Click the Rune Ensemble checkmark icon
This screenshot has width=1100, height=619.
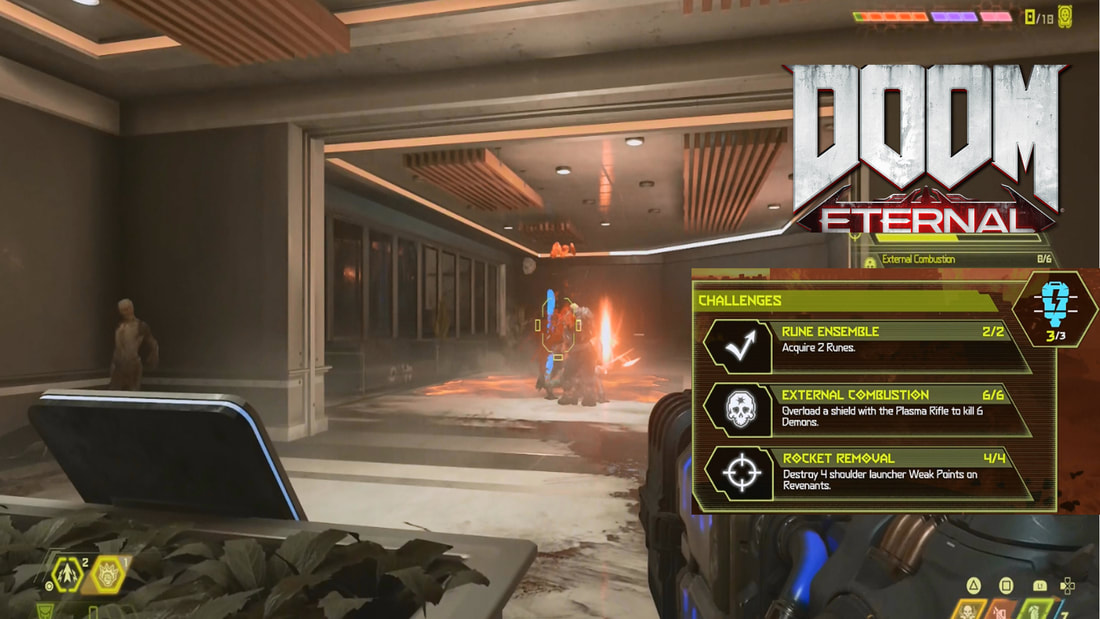(739, 345)
